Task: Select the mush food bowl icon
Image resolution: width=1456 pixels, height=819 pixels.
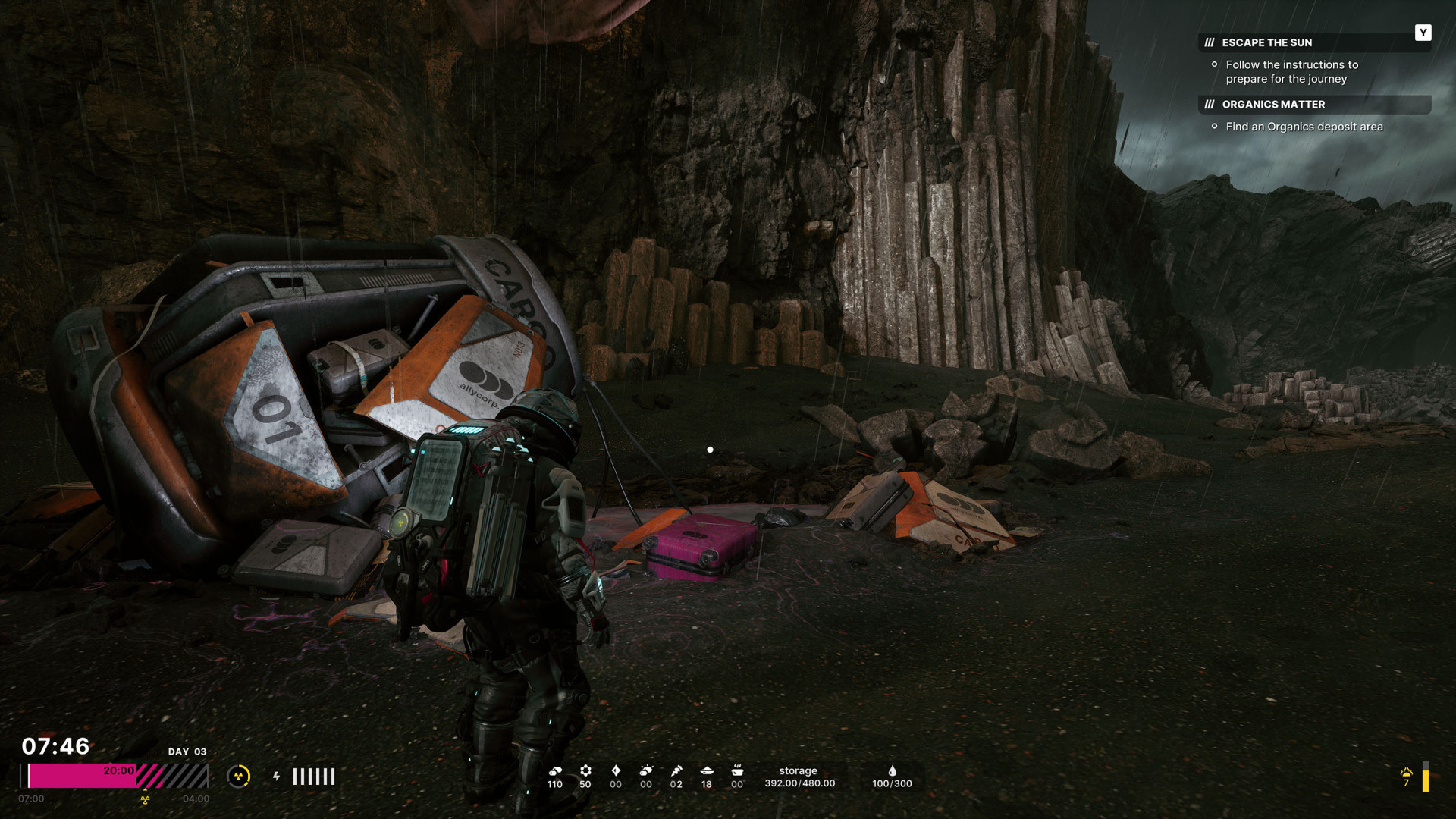Action: (707, 770)
